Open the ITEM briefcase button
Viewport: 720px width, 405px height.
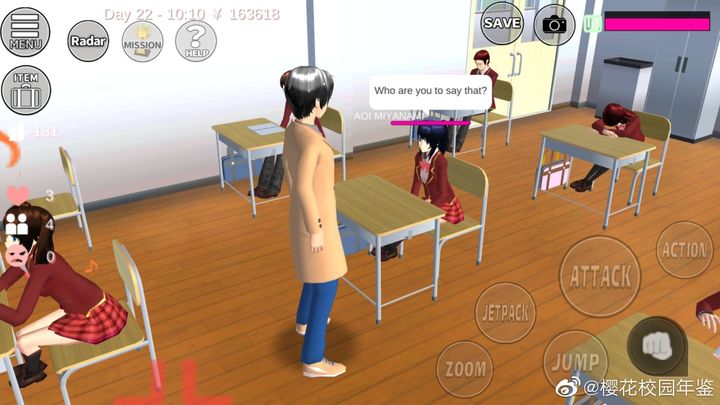(x=25, y=91)
